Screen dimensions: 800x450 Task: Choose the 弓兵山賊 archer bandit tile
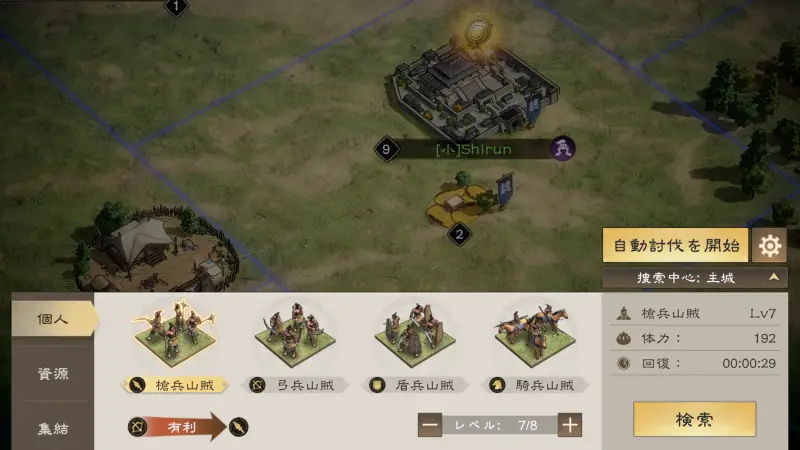tap(294, 337)
